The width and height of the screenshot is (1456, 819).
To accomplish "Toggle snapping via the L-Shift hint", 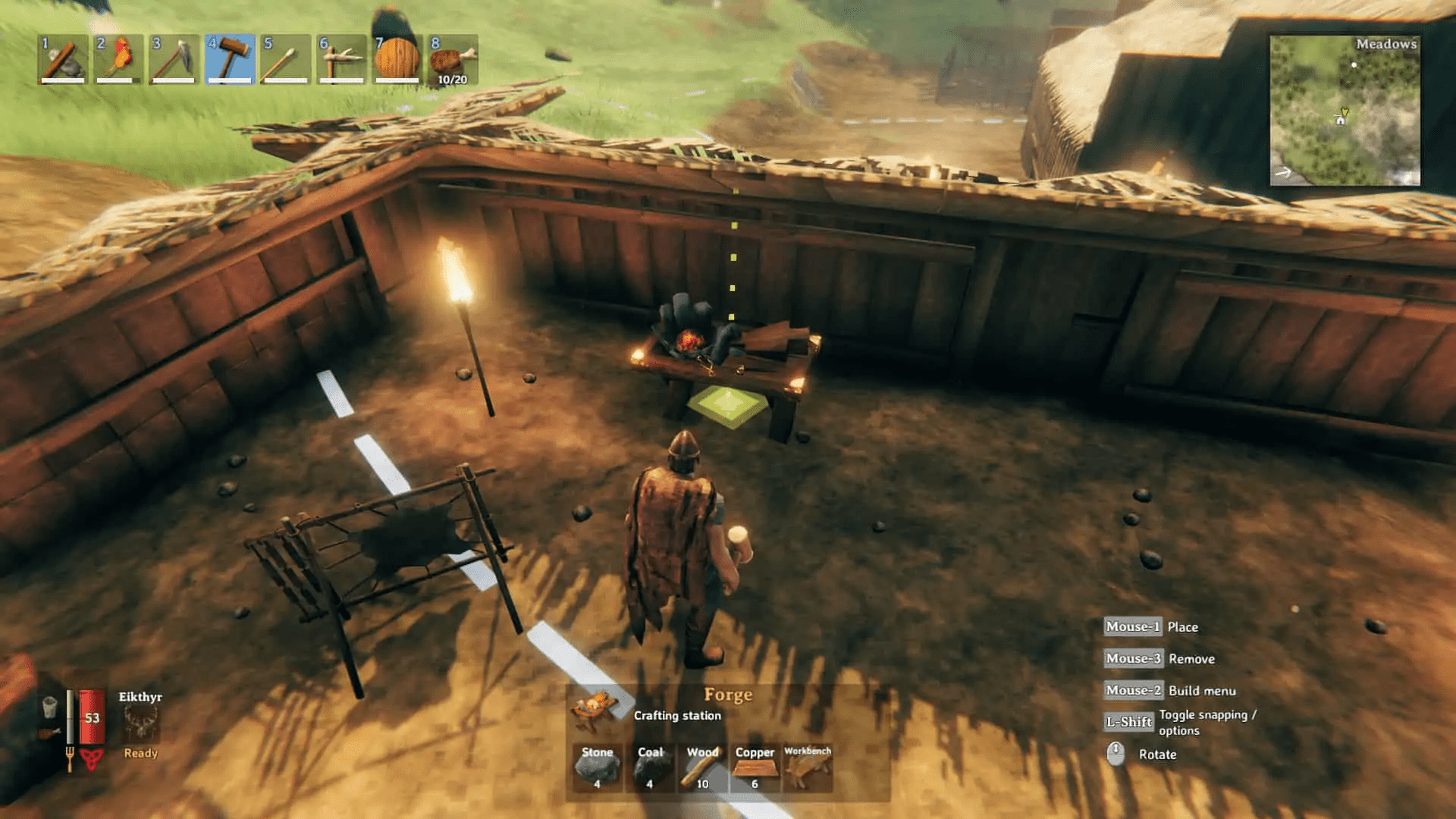I will [x=1129, y=722].
